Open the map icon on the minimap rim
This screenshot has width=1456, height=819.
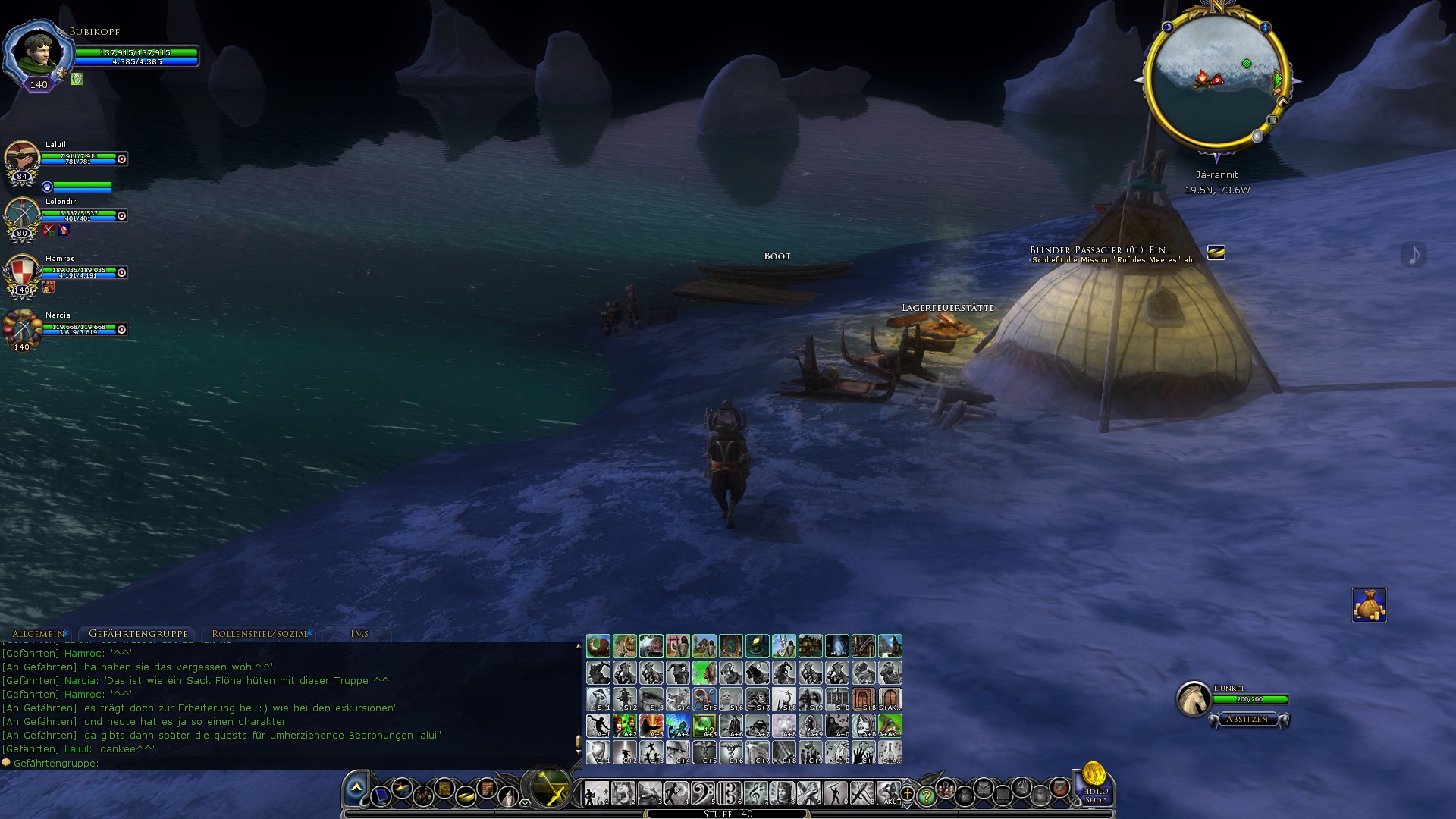[1272, 121]
